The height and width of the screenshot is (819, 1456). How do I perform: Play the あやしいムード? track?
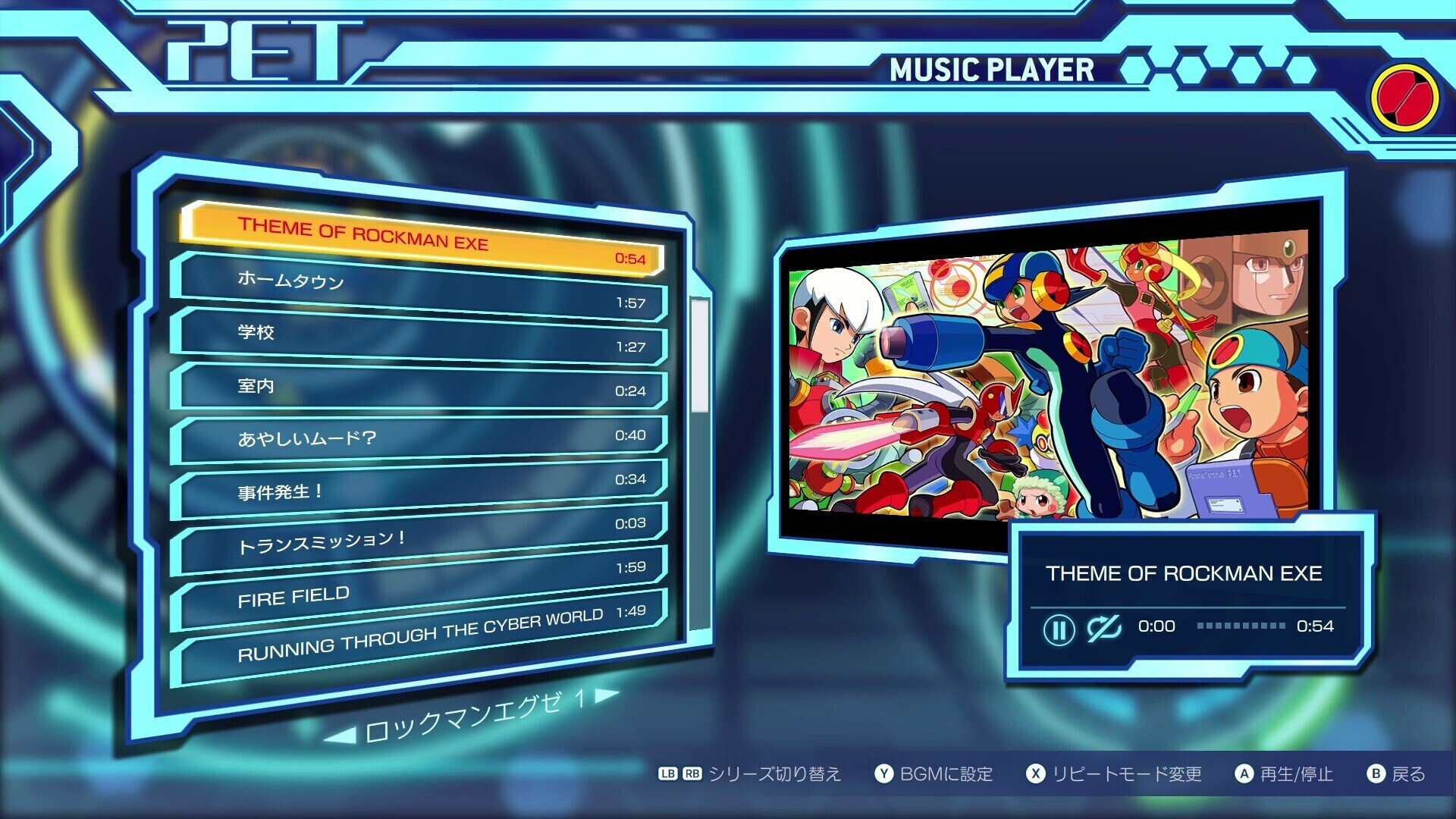click(421, 438)
